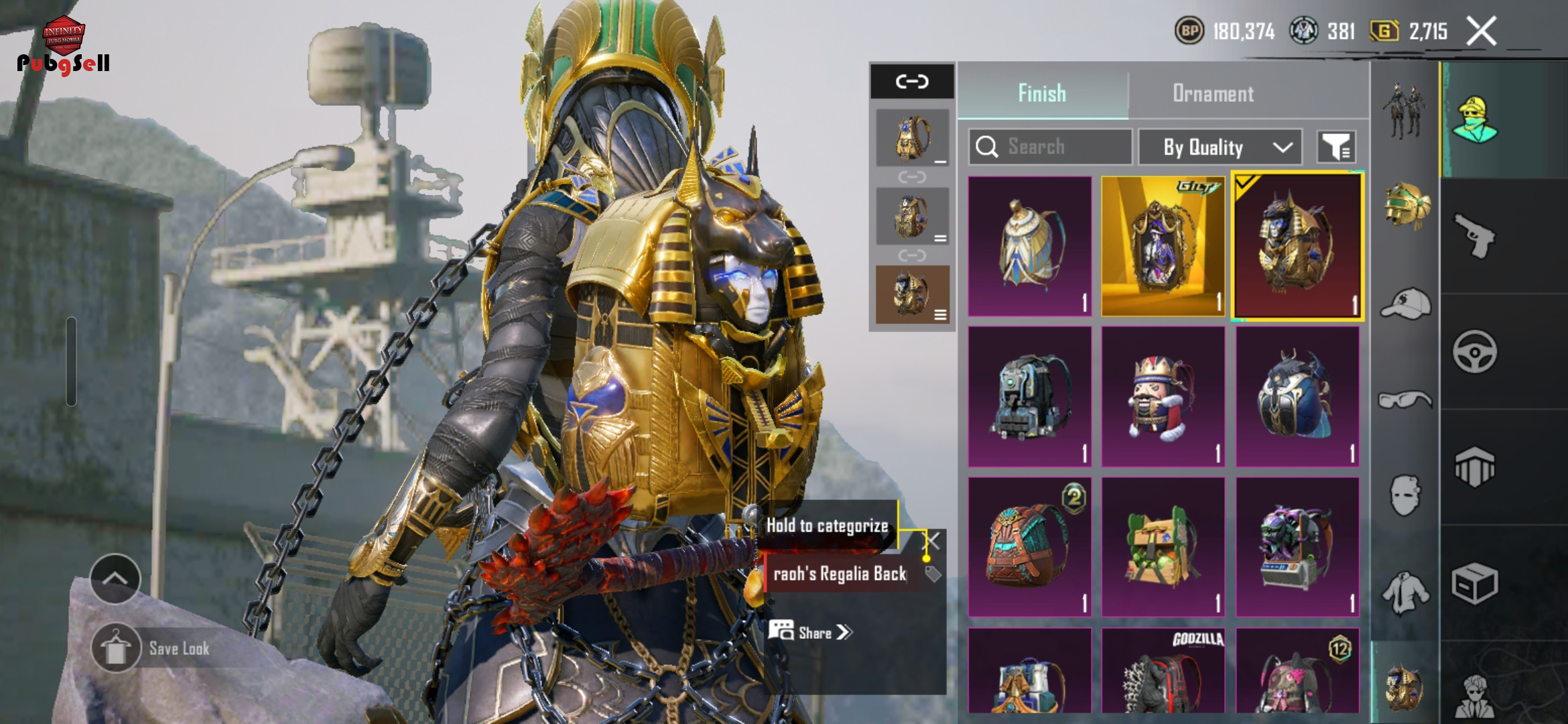Click the Search field

tap(1051, 147)
